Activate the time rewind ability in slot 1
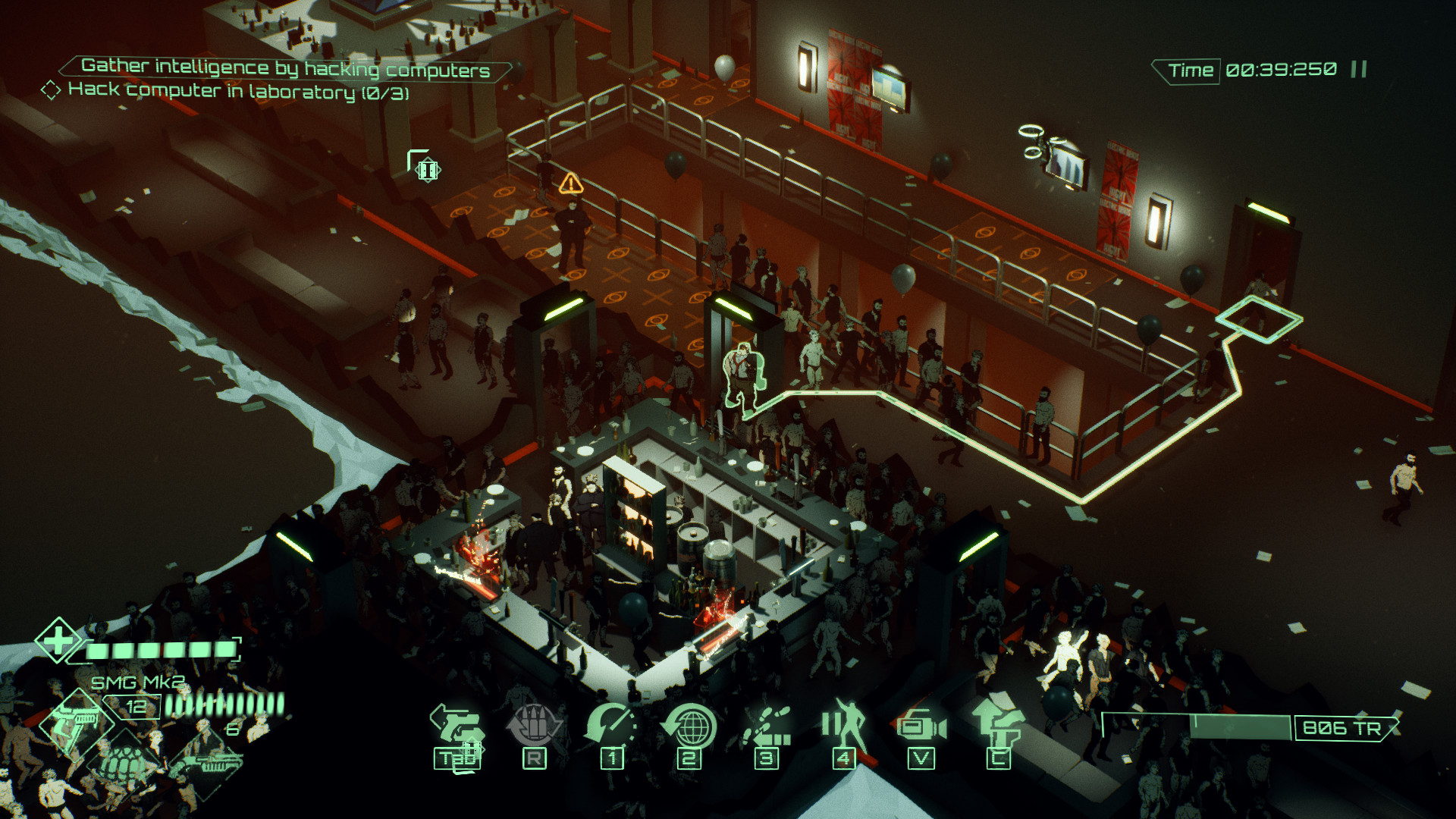This screenshot has width=1456, height=819. (x=611, y=722)
